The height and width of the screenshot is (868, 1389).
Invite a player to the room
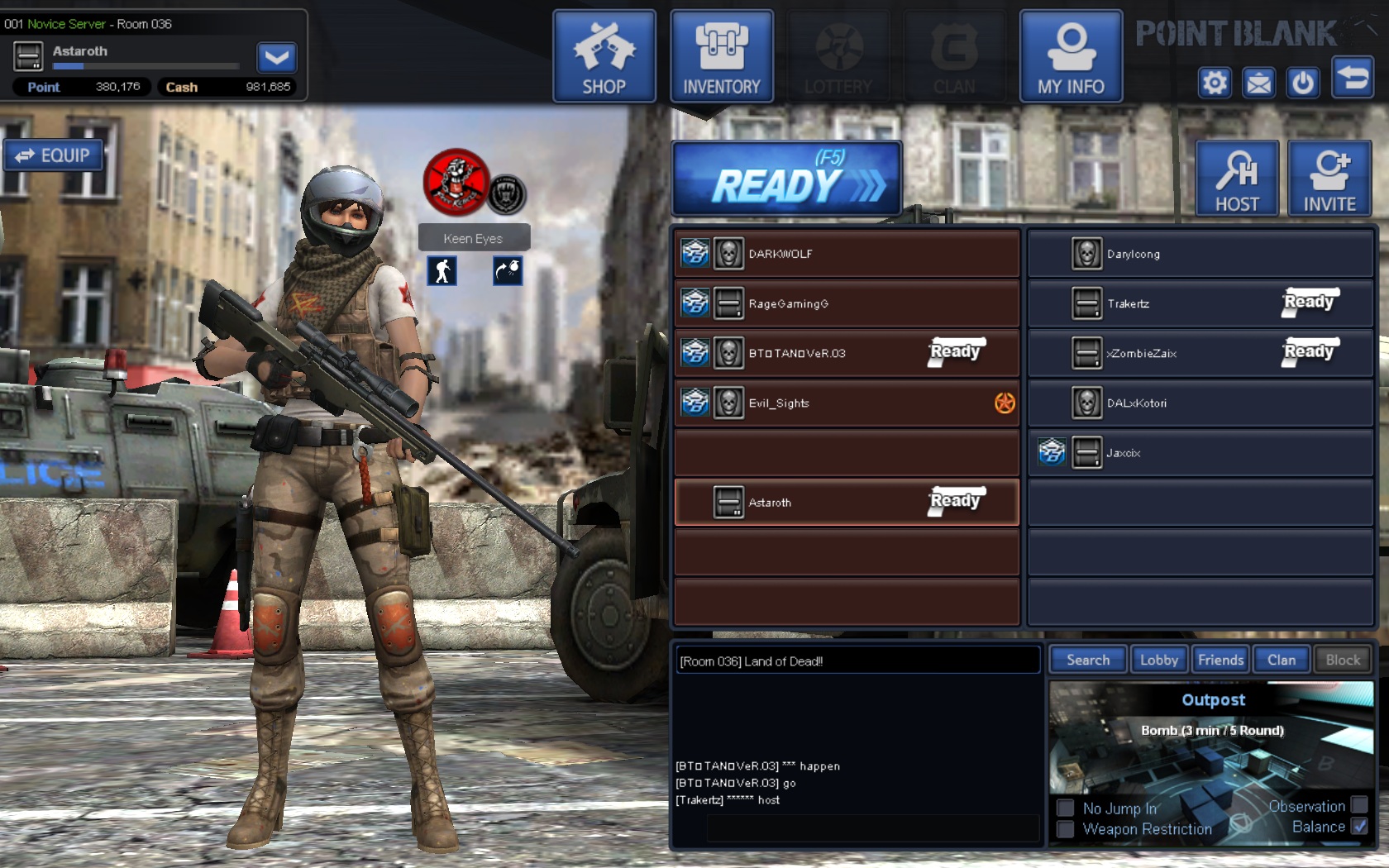click(x=1329, y=179)
